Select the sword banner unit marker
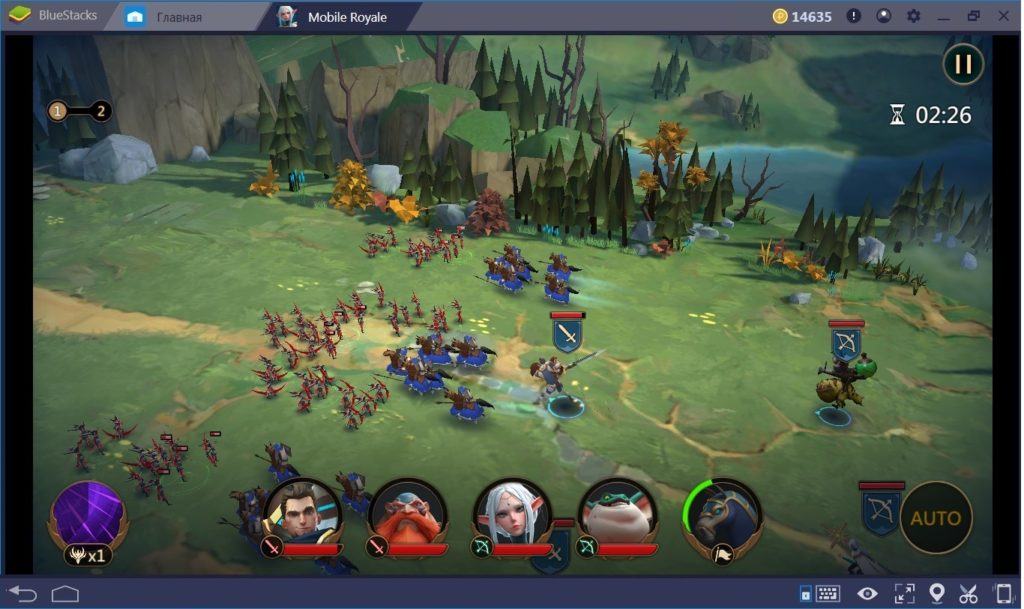The width and height of the screenshot is (1024, 609). (x=567, y=333)
